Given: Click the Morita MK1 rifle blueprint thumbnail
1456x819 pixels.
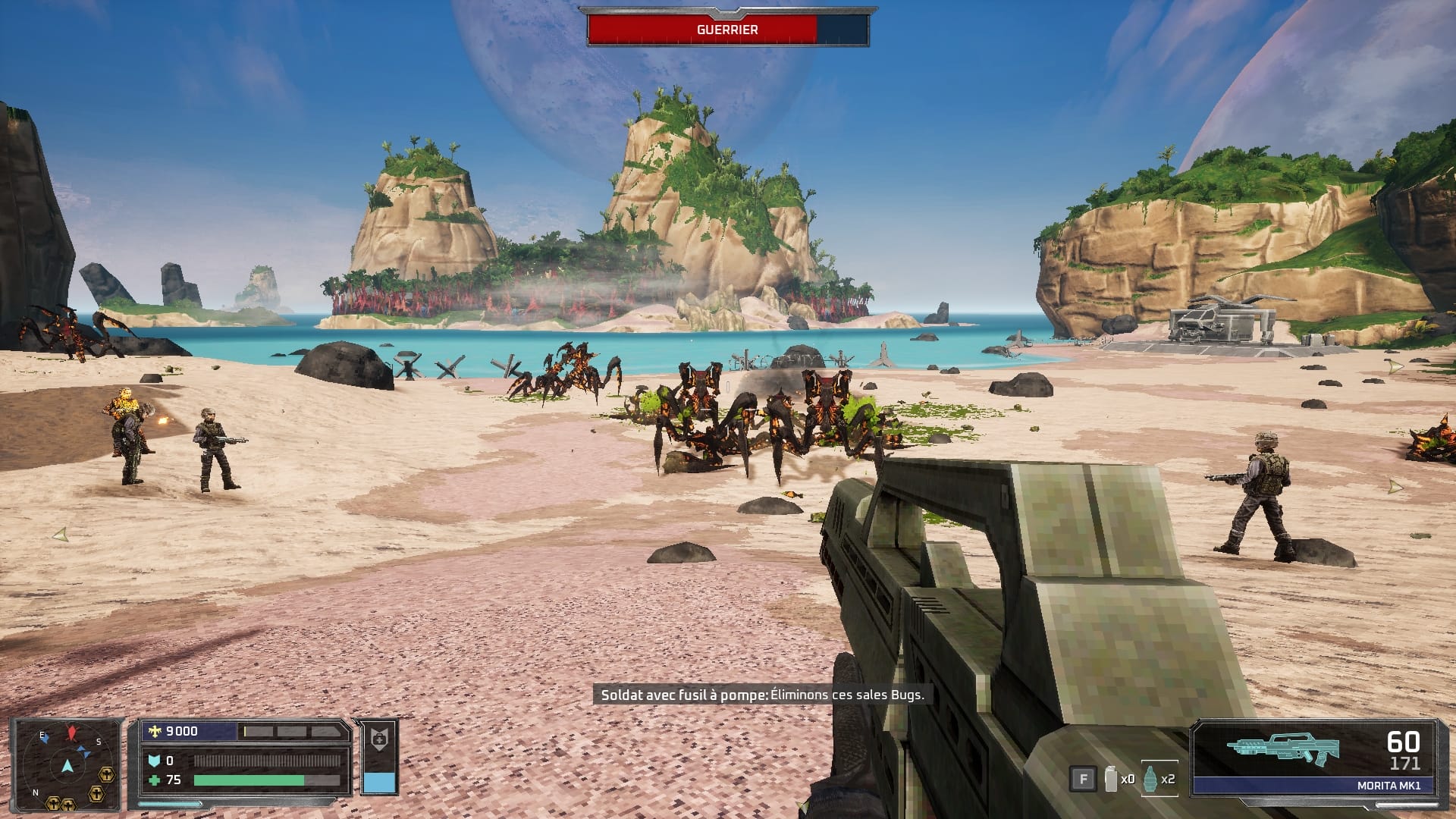Looking at the screenshot, I should click(x=1281, y=747).
